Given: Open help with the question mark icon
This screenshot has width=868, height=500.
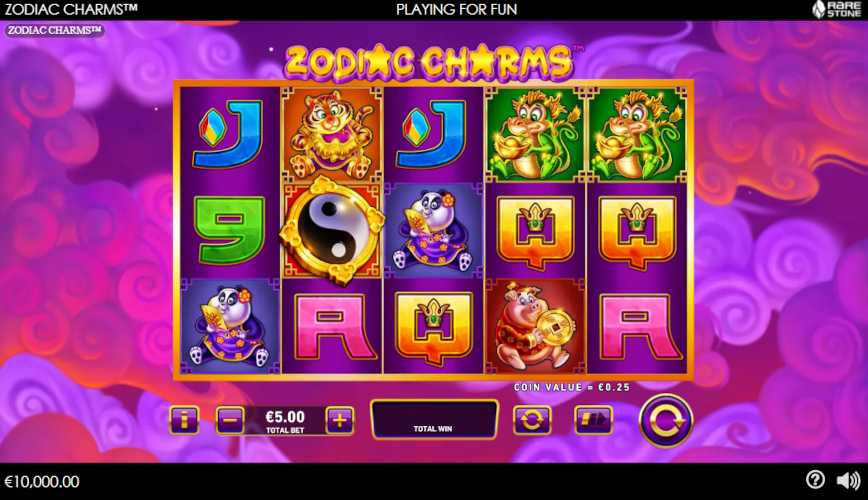Looking at the screenshot, I should [816, 480].
